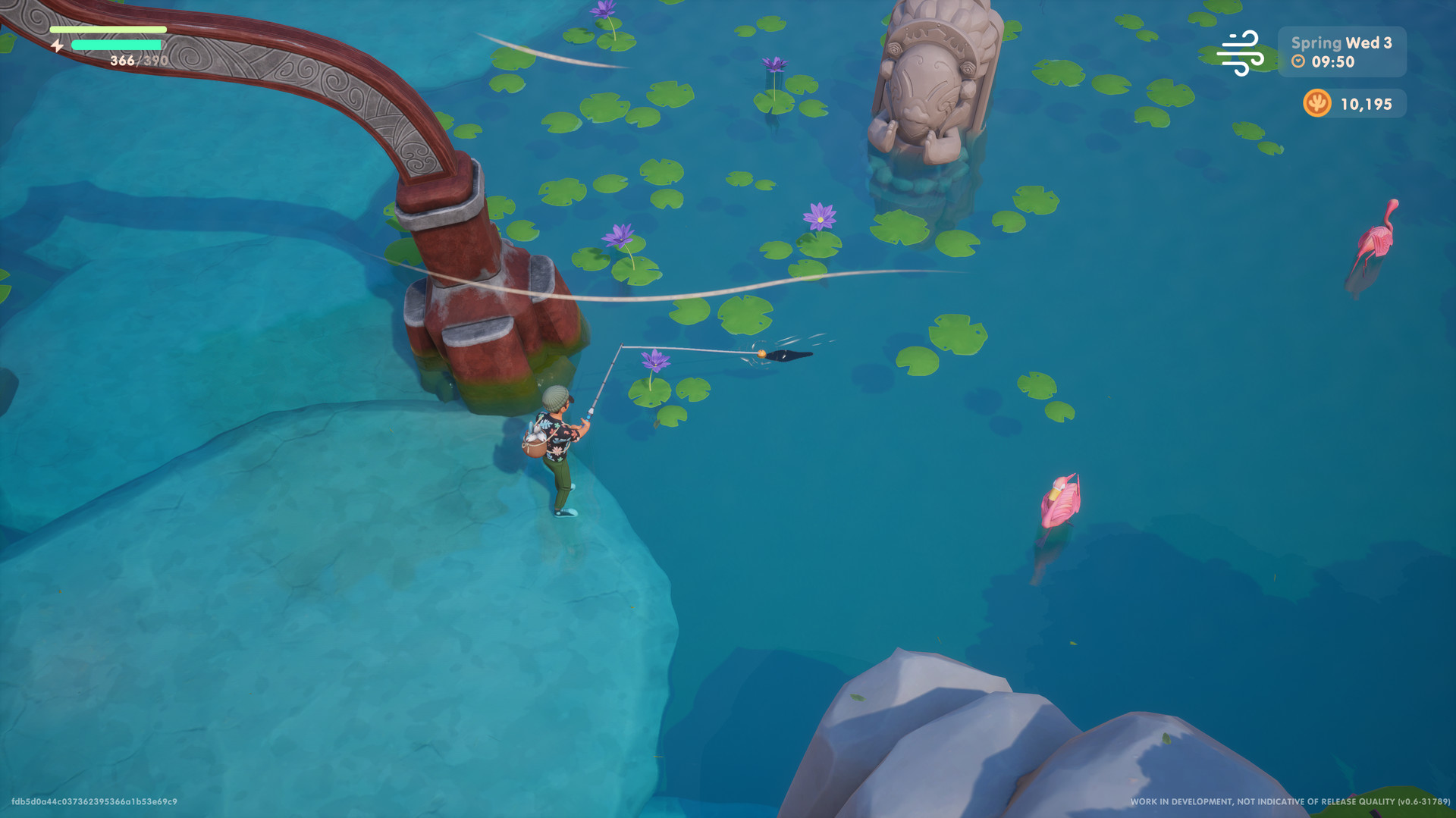Click the wind weather icon
Viewport: 1456px width, 818px height.
click(x=1242, y=51)
